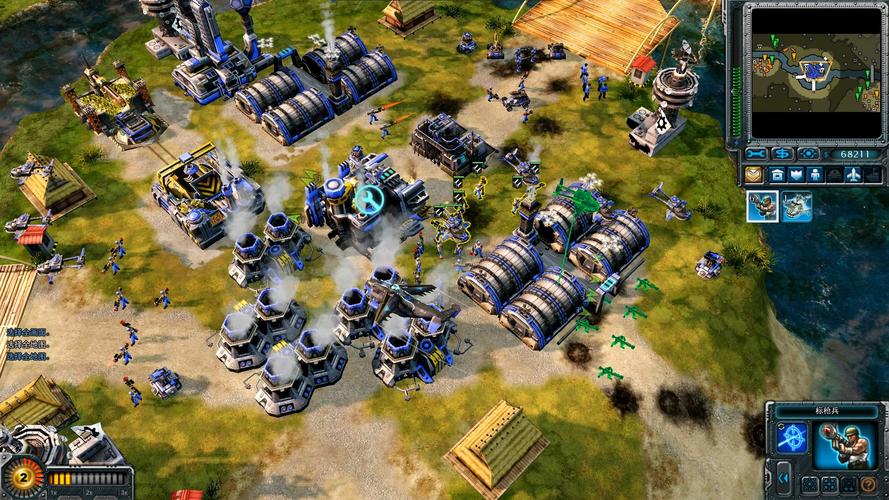Queue the Javelin Soldier build icon
This screenshot has height=500, width=889.
pyautogui.click(x=762, y=206)
